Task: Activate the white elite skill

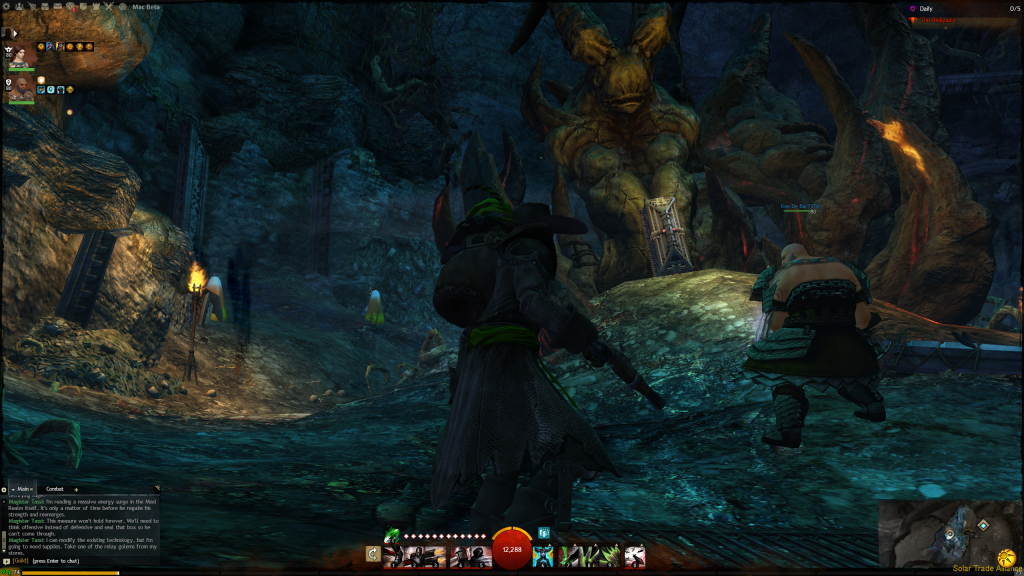Action: coord(635,555)
